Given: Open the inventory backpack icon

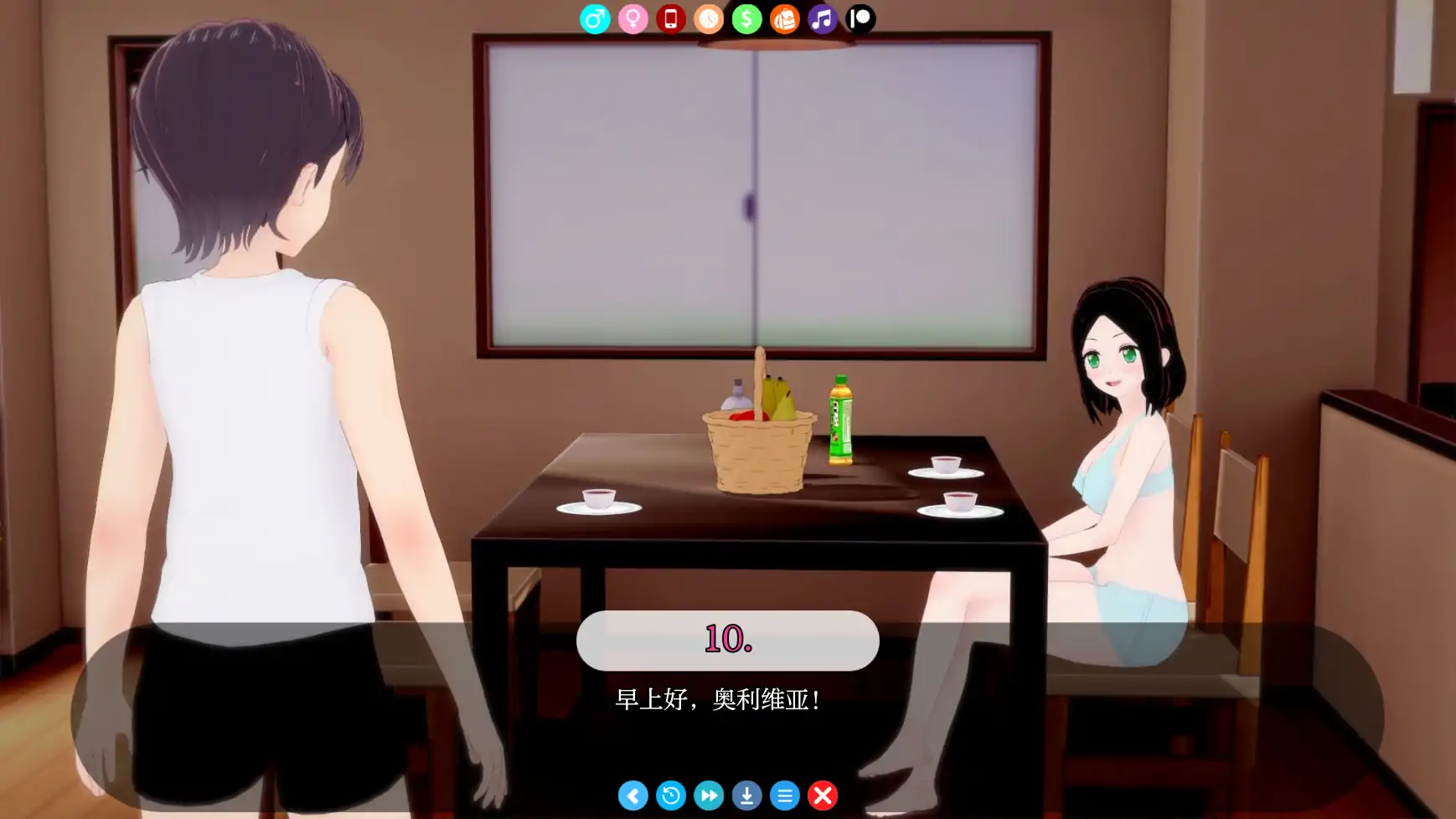Looking at the screenshot, I should (x=785, y=18).
